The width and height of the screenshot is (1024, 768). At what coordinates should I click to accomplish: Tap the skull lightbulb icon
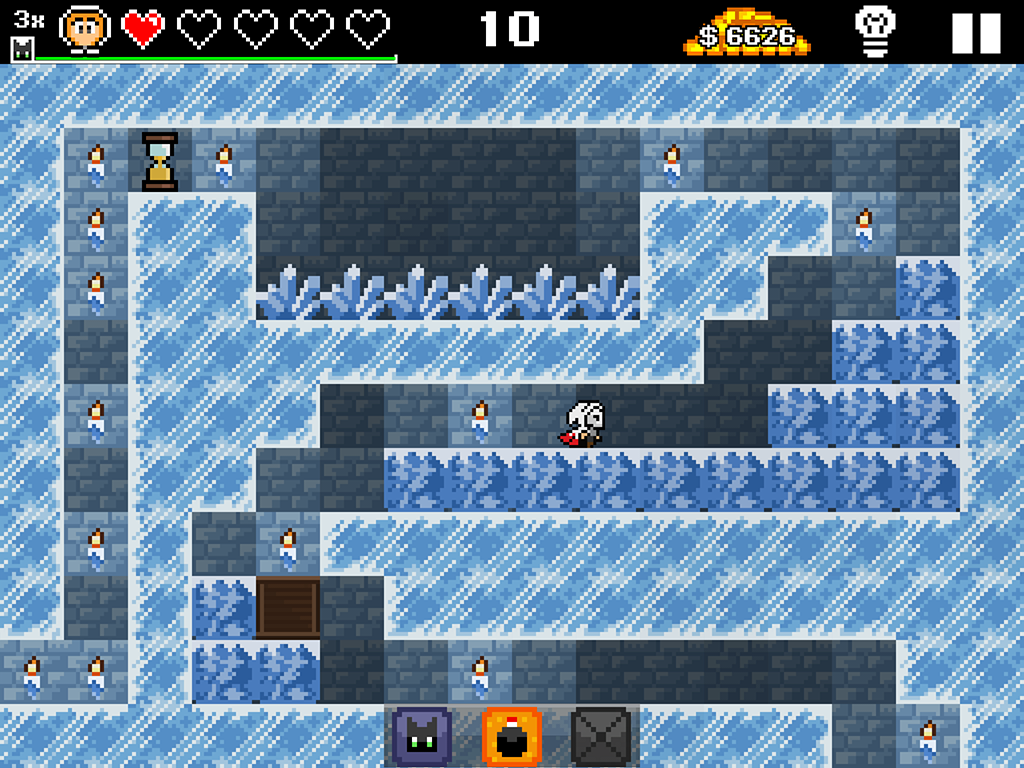pyautogui.click(x=875, y=32)
